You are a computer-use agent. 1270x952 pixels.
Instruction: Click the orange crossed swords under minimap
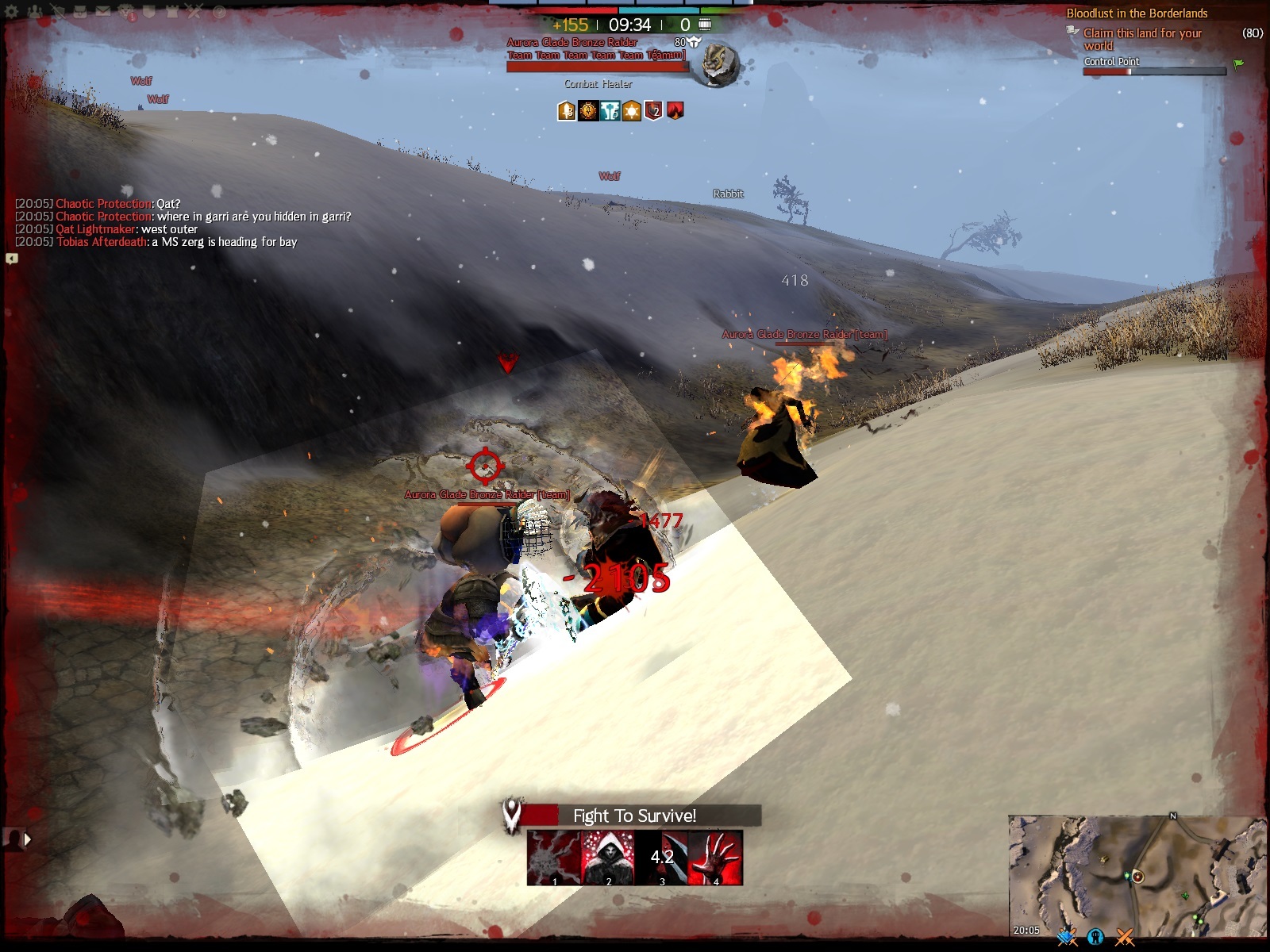(x=1125, y=938)
